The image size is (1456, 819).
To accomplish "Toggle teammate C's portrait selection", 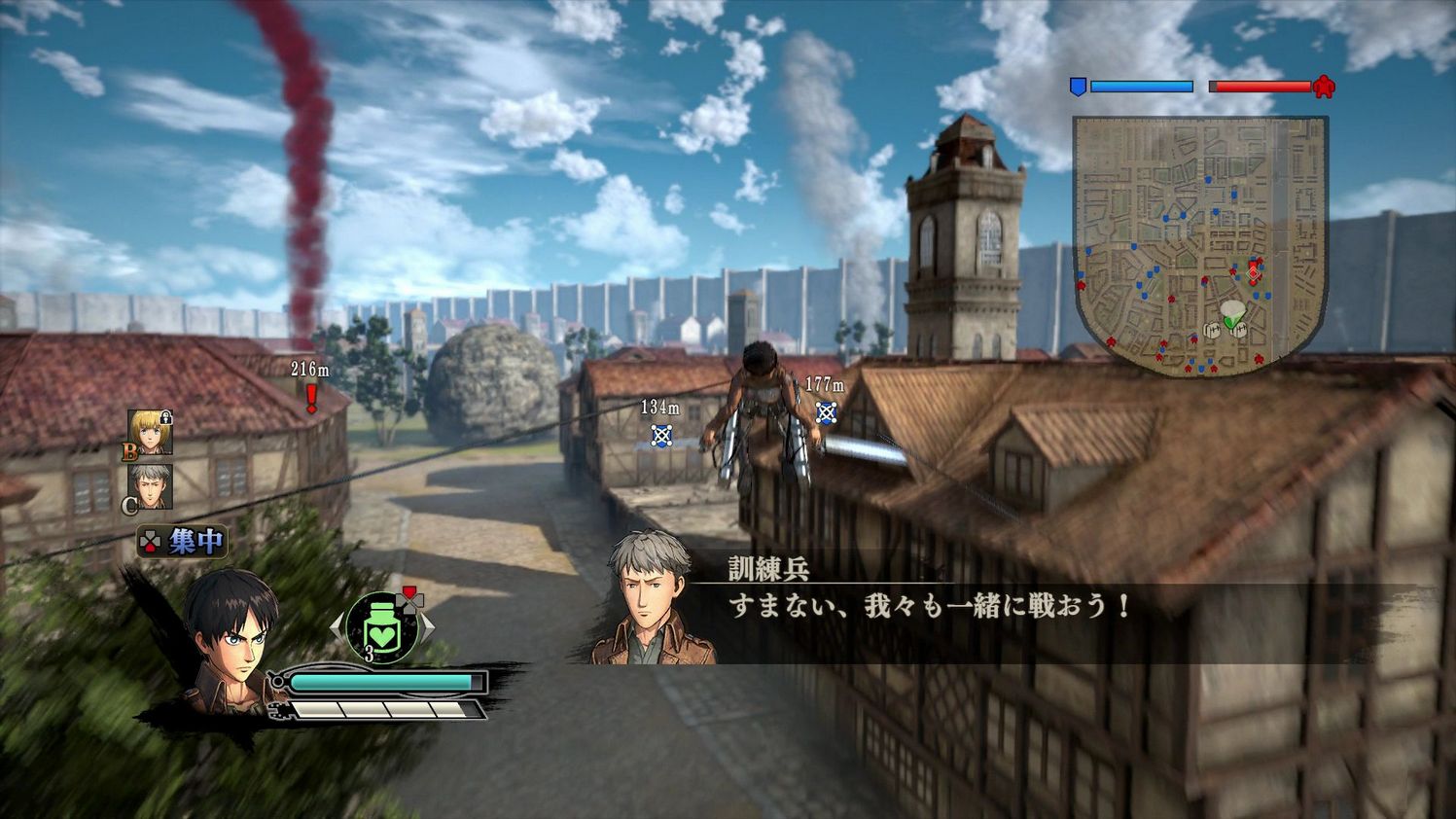I will [150, 484].
